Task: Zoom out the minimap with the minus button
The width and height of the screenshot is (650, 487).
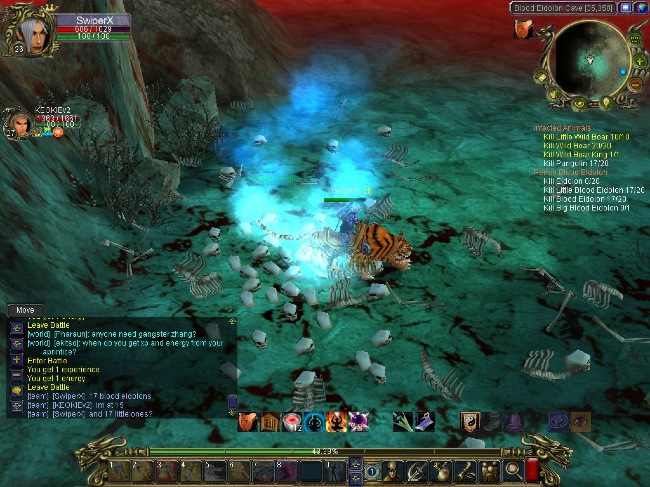Action: (x=635, y=84)
